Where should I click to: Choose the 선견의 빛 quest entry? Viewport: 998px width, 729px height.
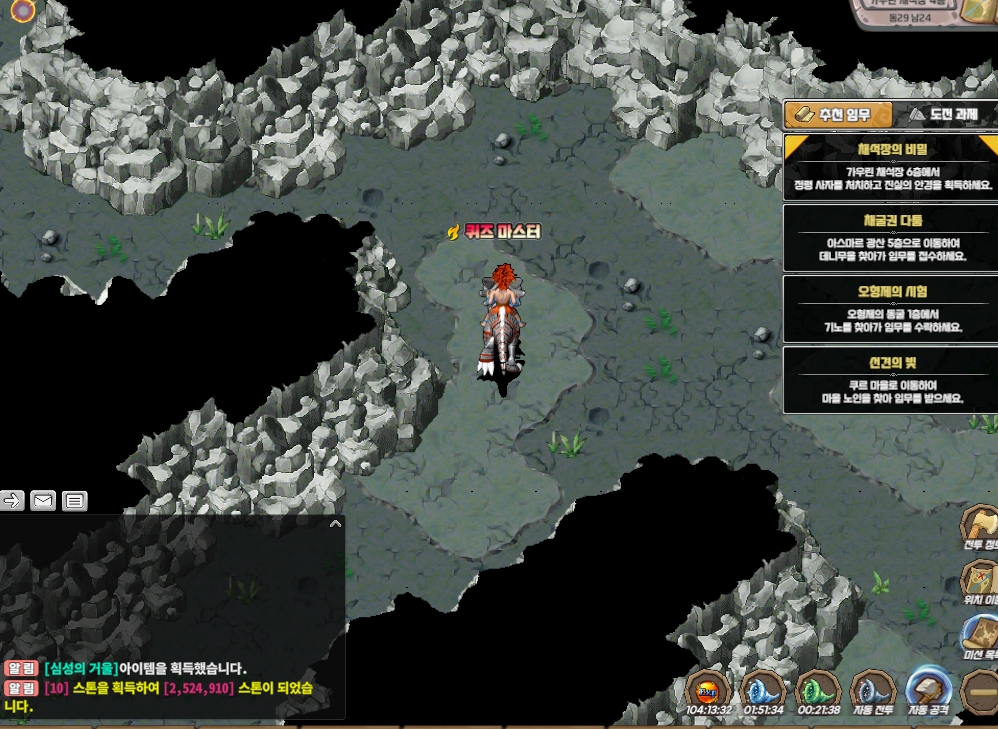click(x=890, y=379)
